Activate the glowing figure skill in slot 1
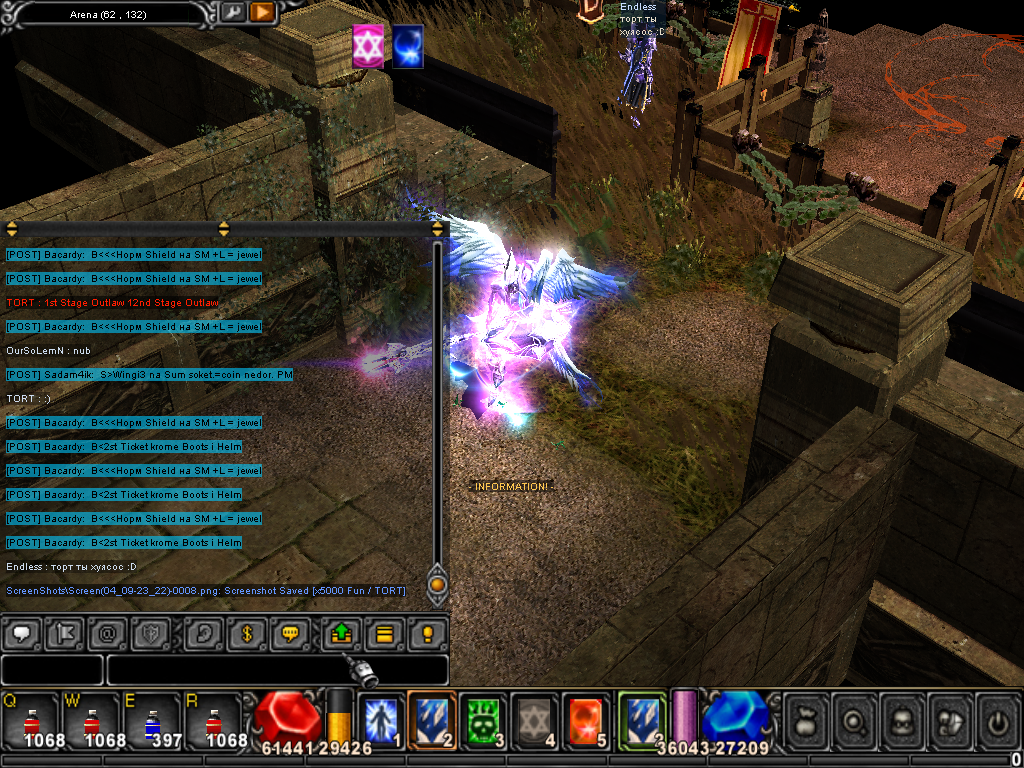Image resolution: width=1024 pixels, height=768 pixels. (381, 719)
